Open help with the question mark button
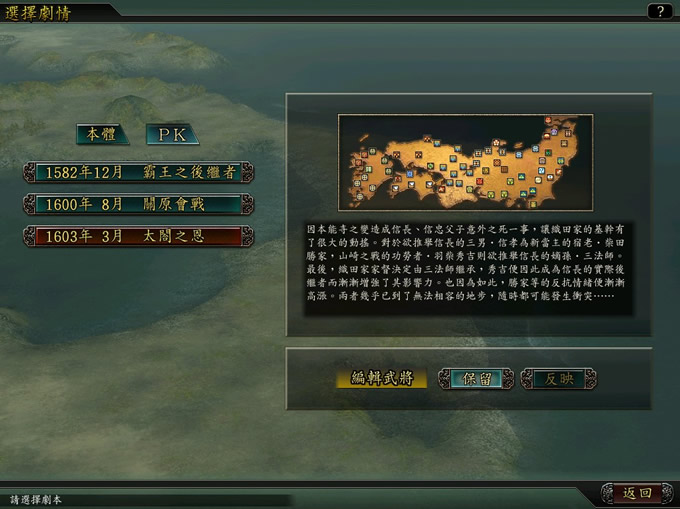Viewport: 680px width, 509px height. tap(659, 11)
